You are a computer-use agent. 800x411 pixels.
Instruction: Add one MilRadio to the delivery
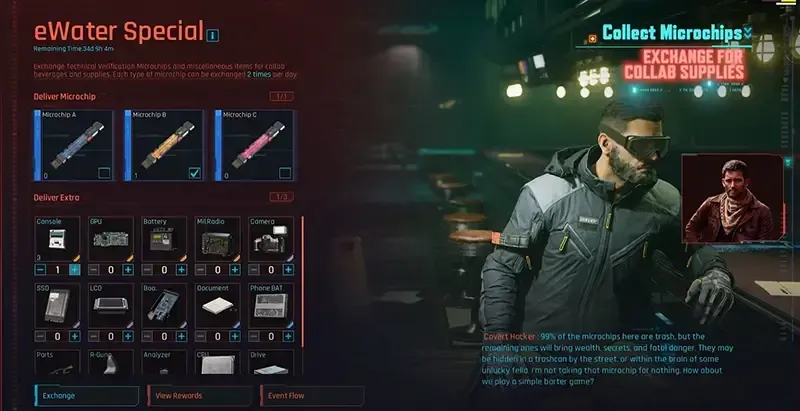pos(235,270)
